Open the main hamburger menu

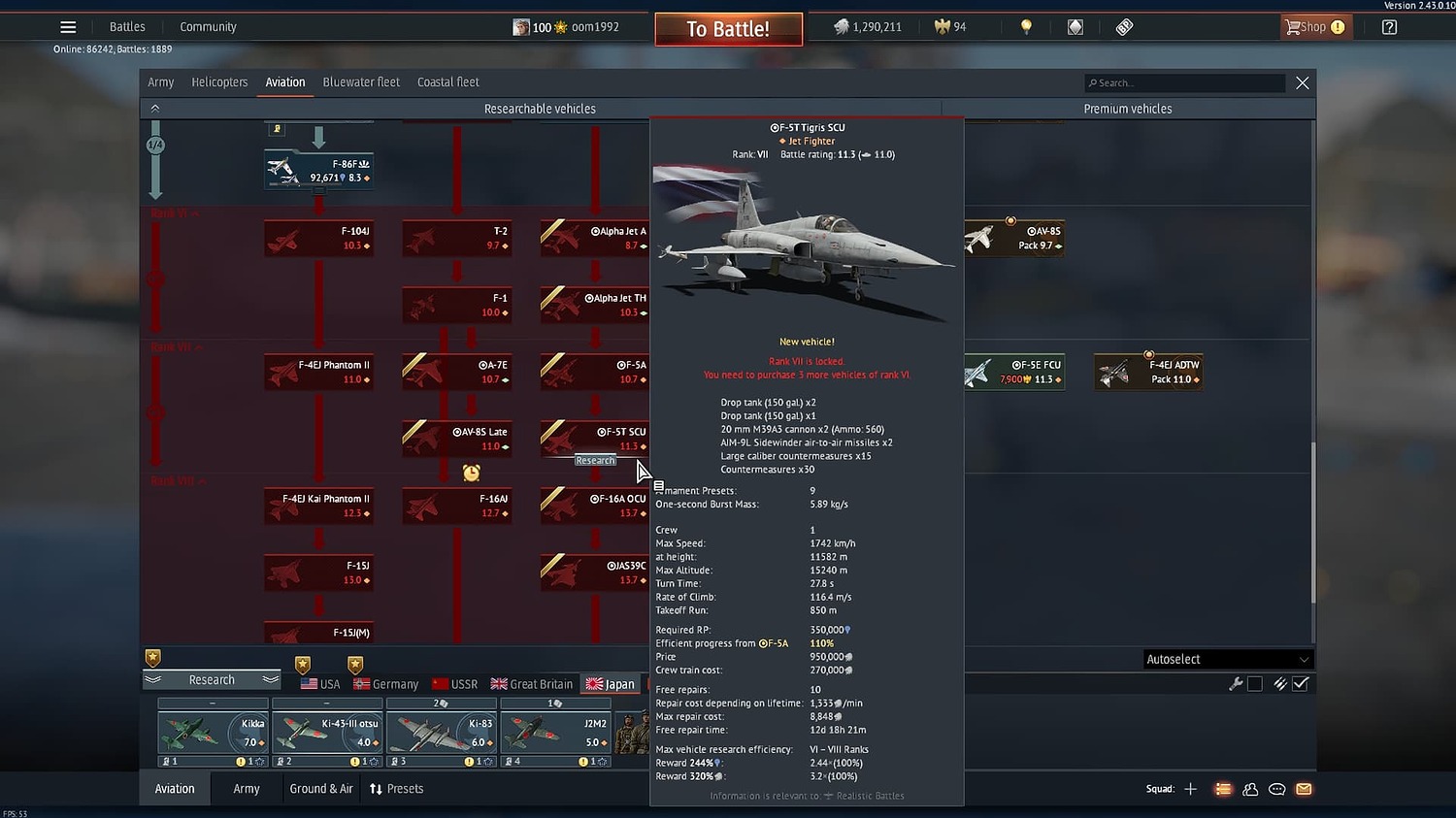(67, 26)
